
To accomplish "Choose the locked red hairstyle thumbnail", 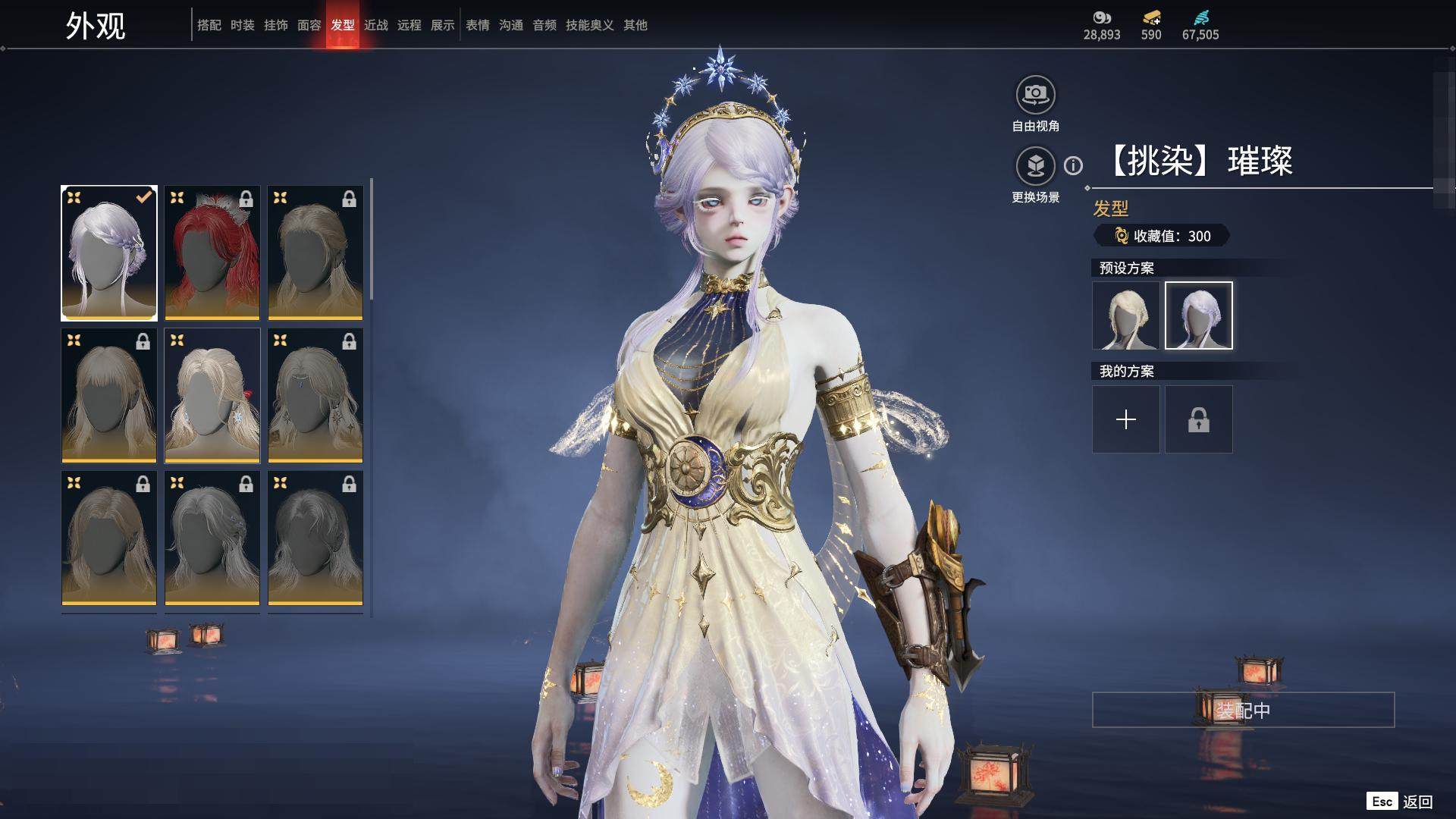I will point(212,253).
